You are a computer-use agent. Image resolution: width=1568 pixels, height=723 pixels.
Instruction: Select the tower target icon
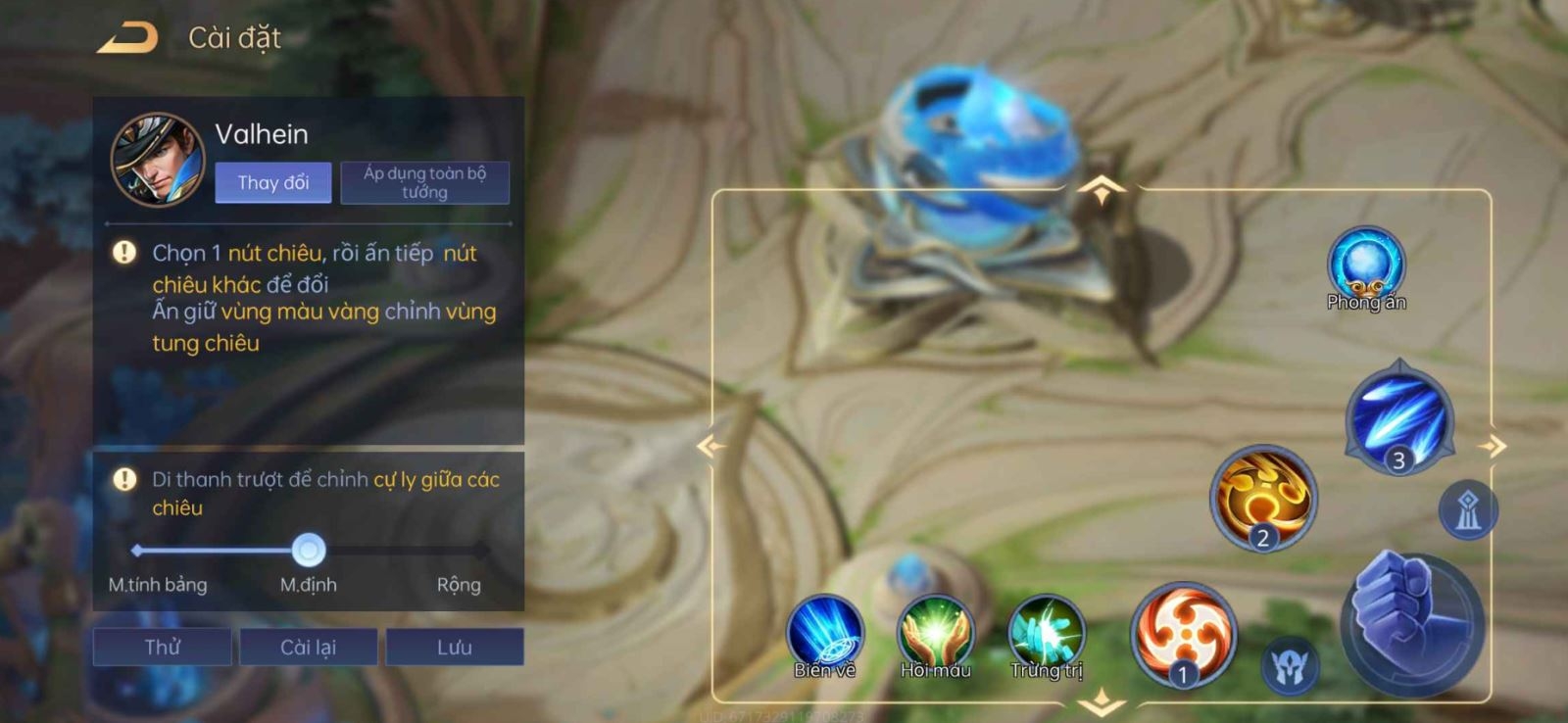[x=1467, y=510]
